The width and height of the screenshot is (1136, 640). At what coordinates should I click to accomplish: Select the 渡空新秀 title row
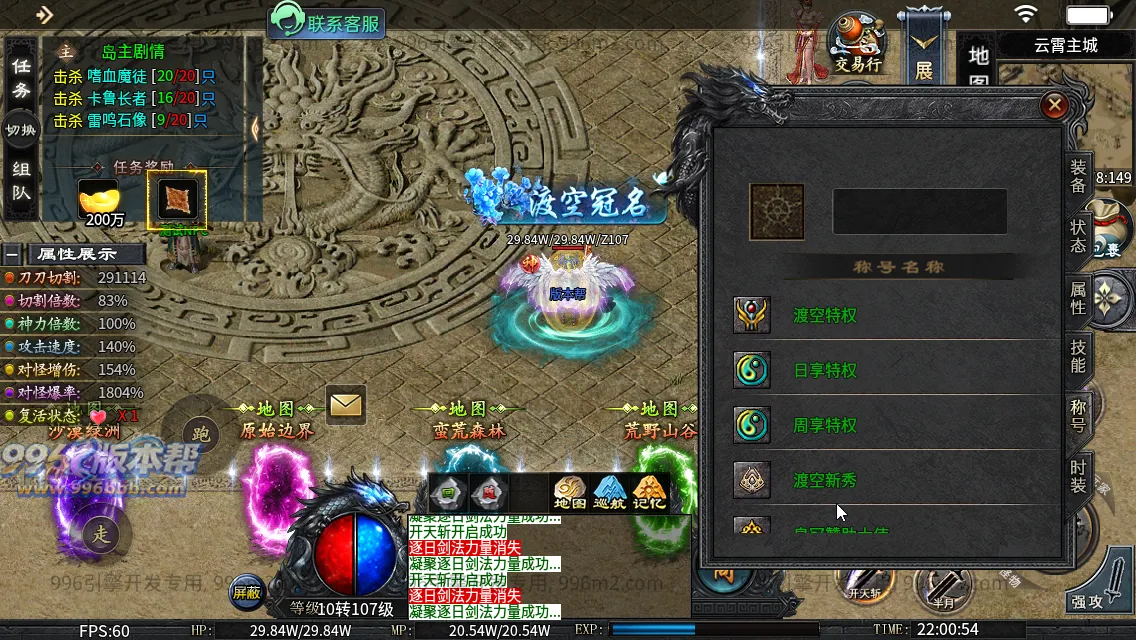click(825, 481)
